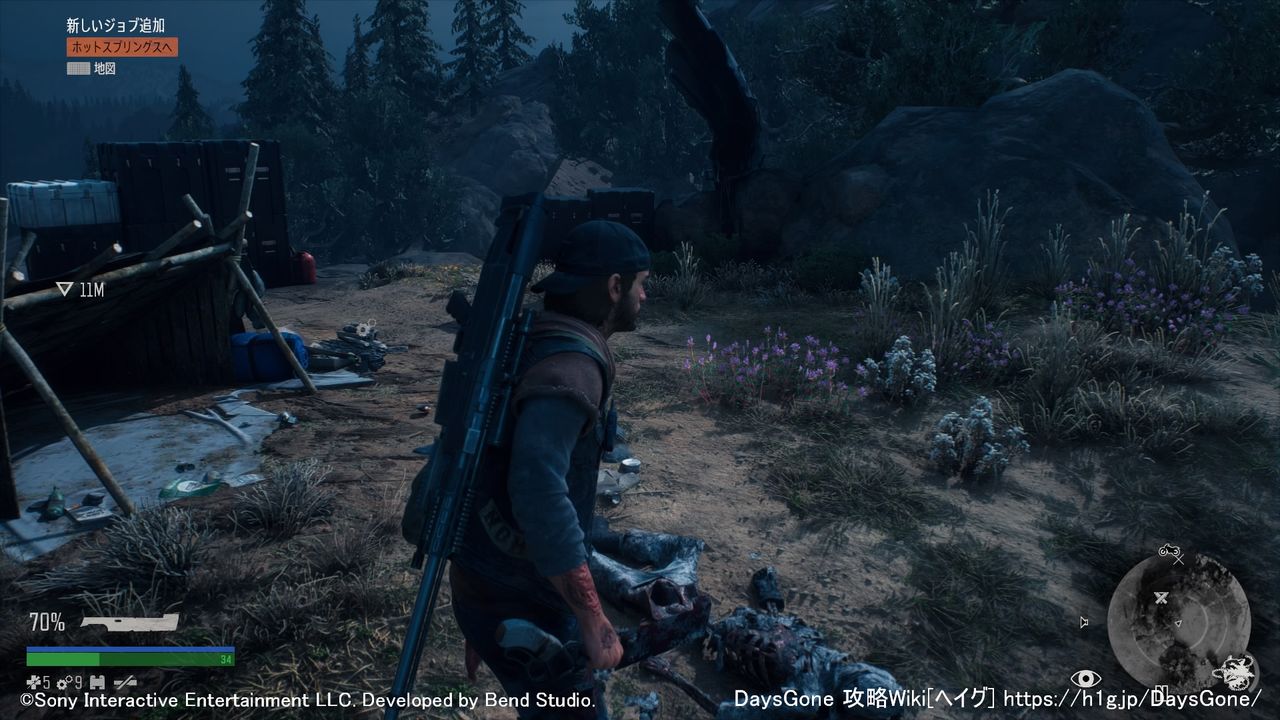1280x720 pixels.
Task: Select the equipped weapon silhouette icon
Action: click(130, 623)
